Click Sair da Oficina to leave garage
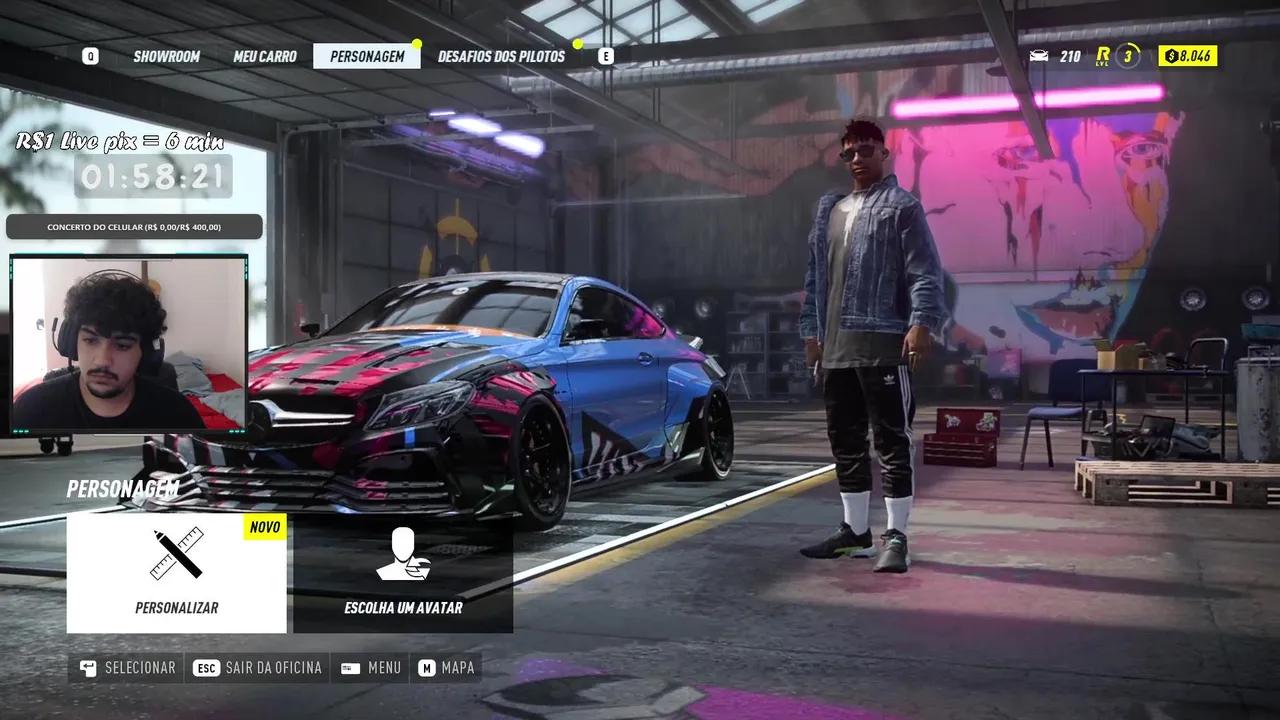Image resolution: width=1280 pixels, height=720 pixels. [258, 667]
